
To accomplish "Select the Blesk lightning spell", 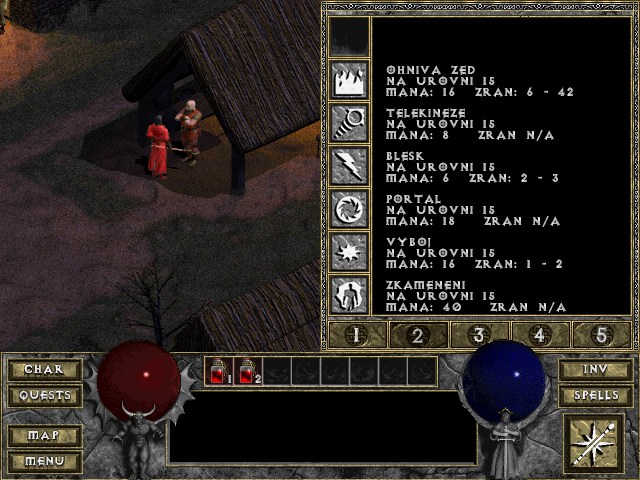I will point(350,165).
